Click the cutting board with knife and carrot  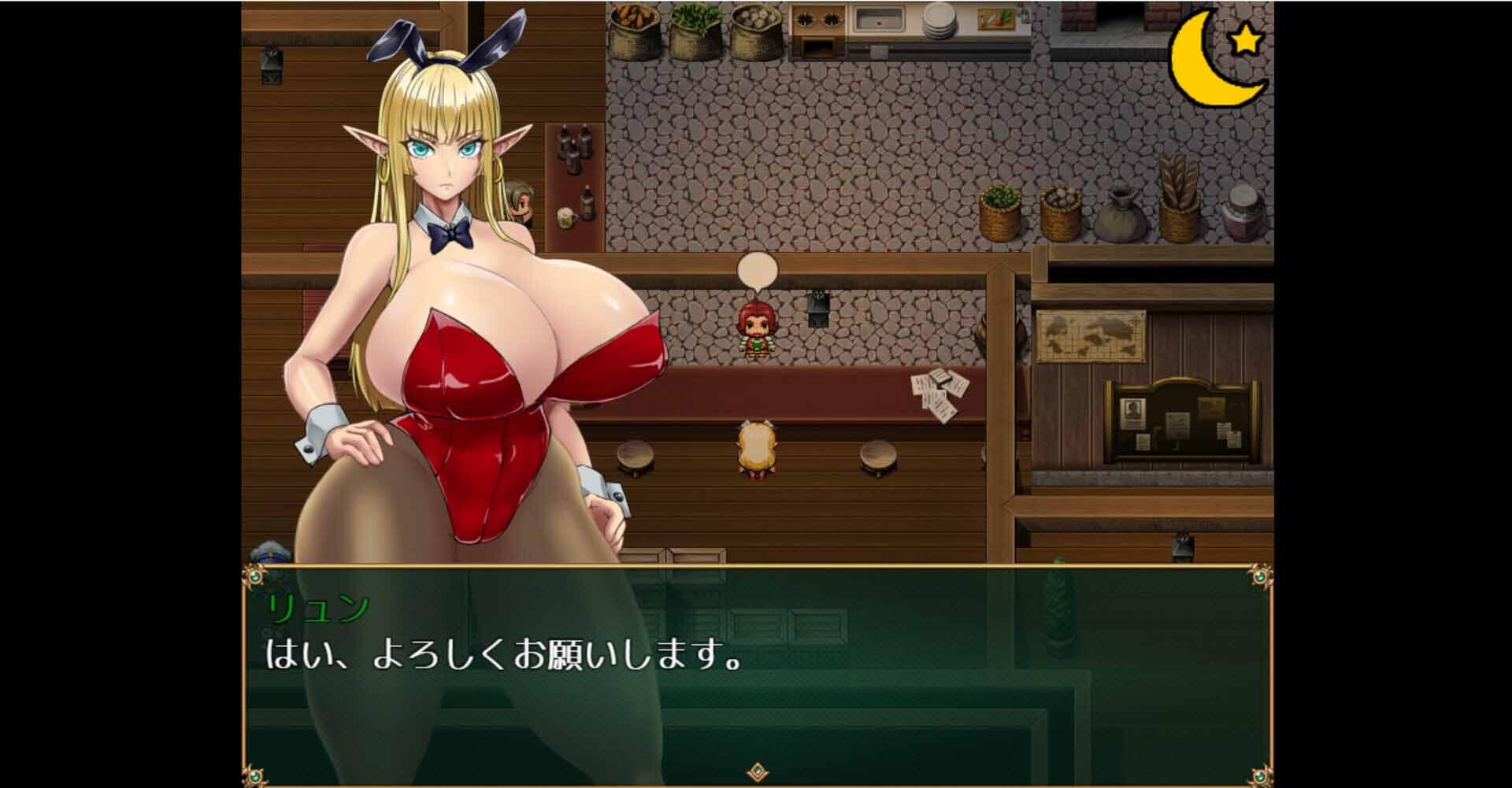(995, 17)
